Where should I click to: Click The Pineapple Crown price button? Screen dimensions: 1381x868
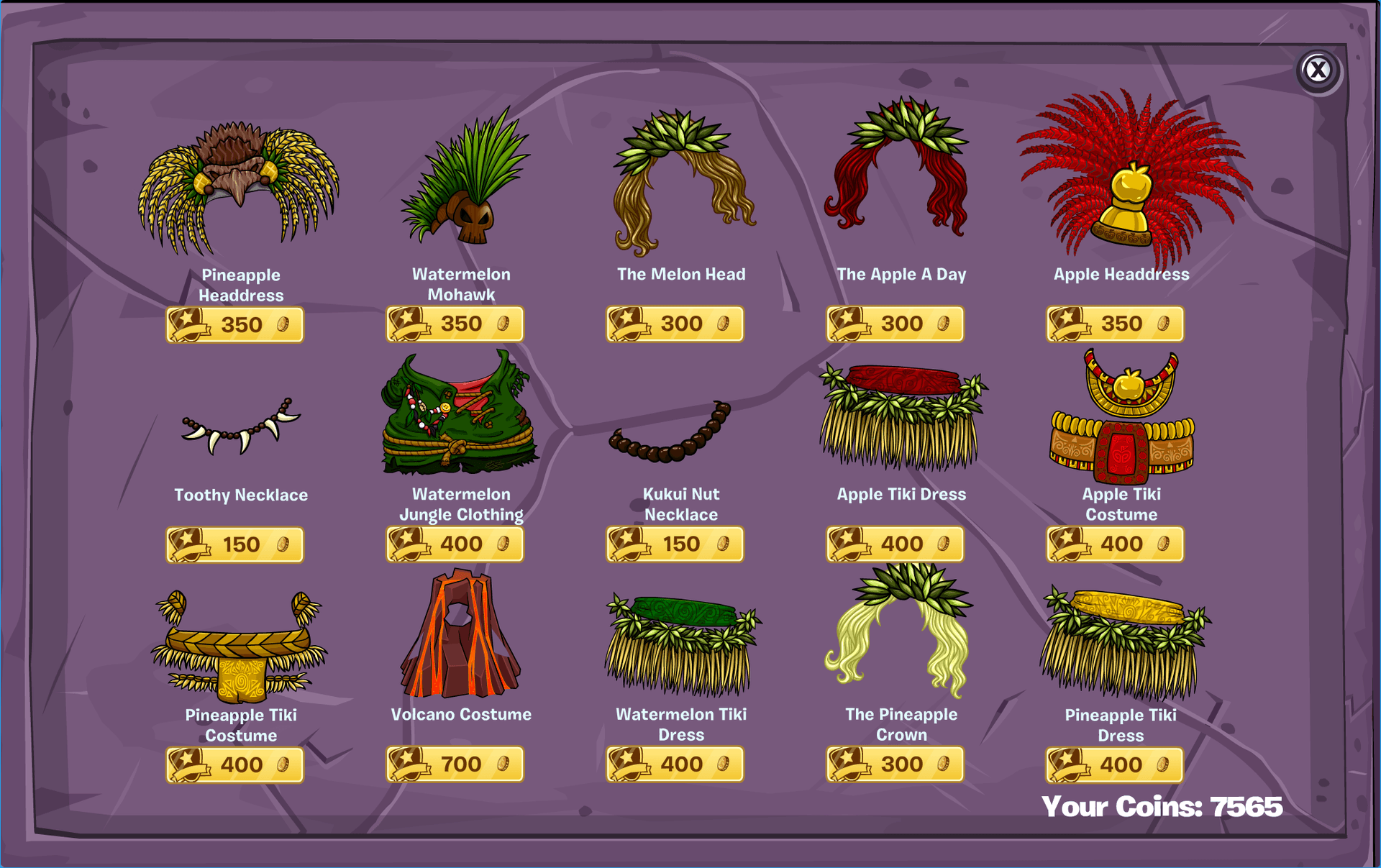coord(895,764)
